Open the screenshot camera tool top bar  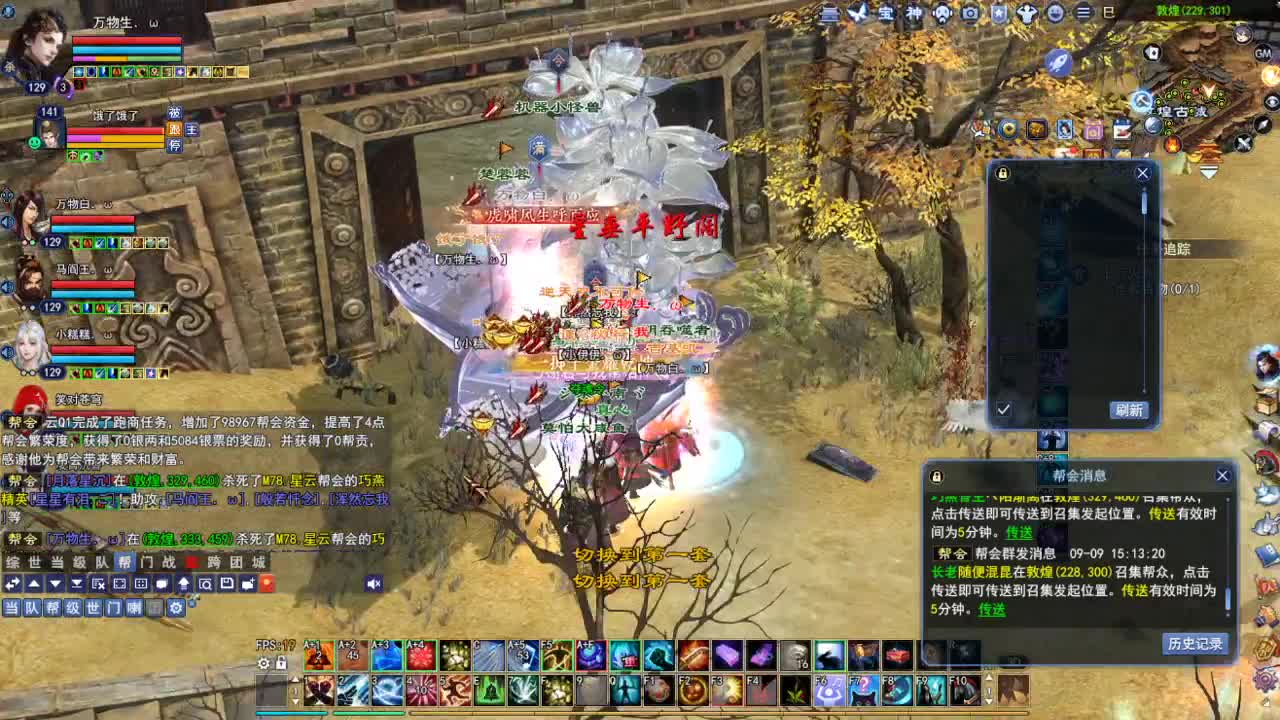(971, 15)
